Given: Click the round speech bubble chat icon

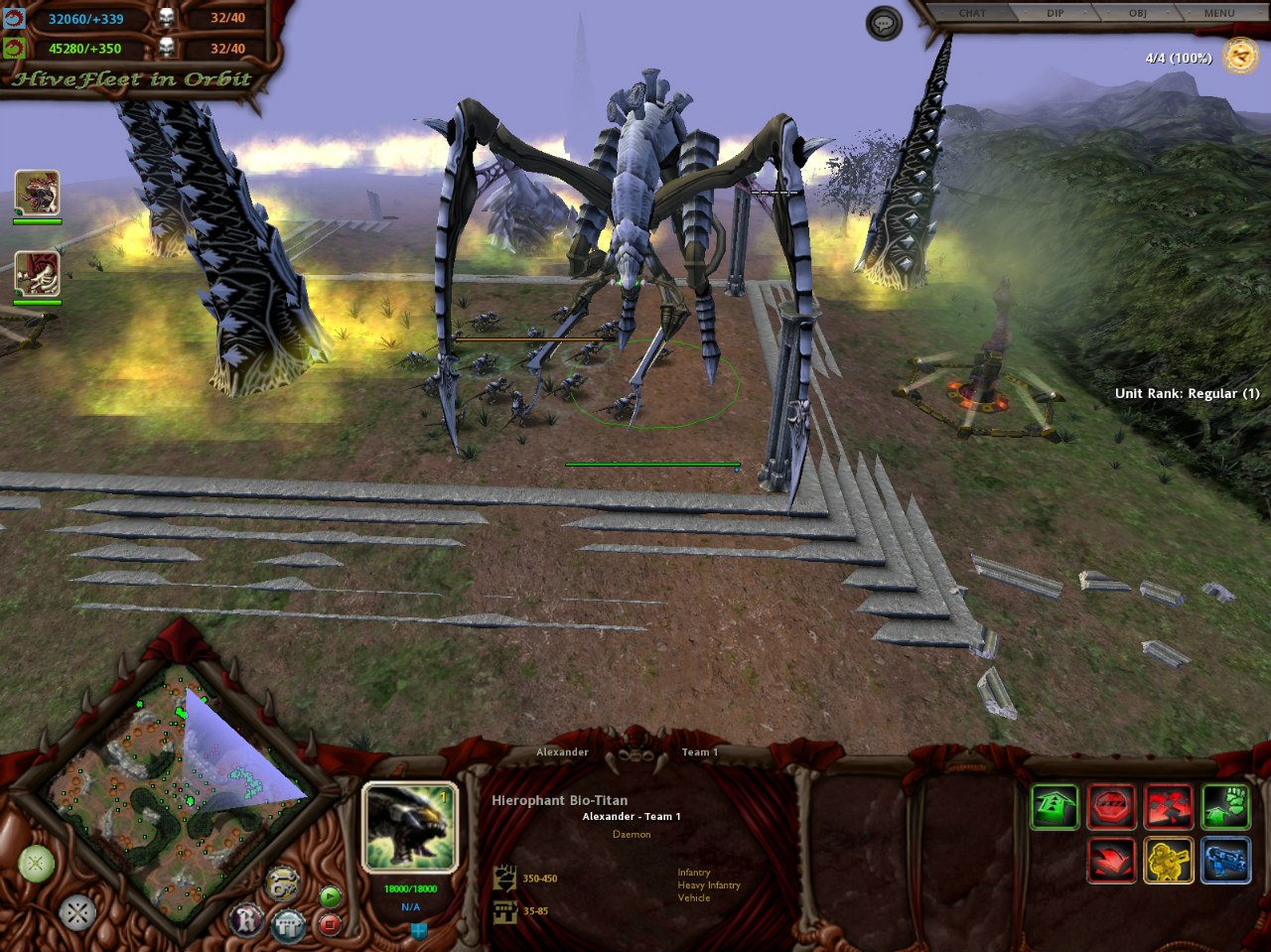Looking at the screenshot, I should [x=884, y=24].
